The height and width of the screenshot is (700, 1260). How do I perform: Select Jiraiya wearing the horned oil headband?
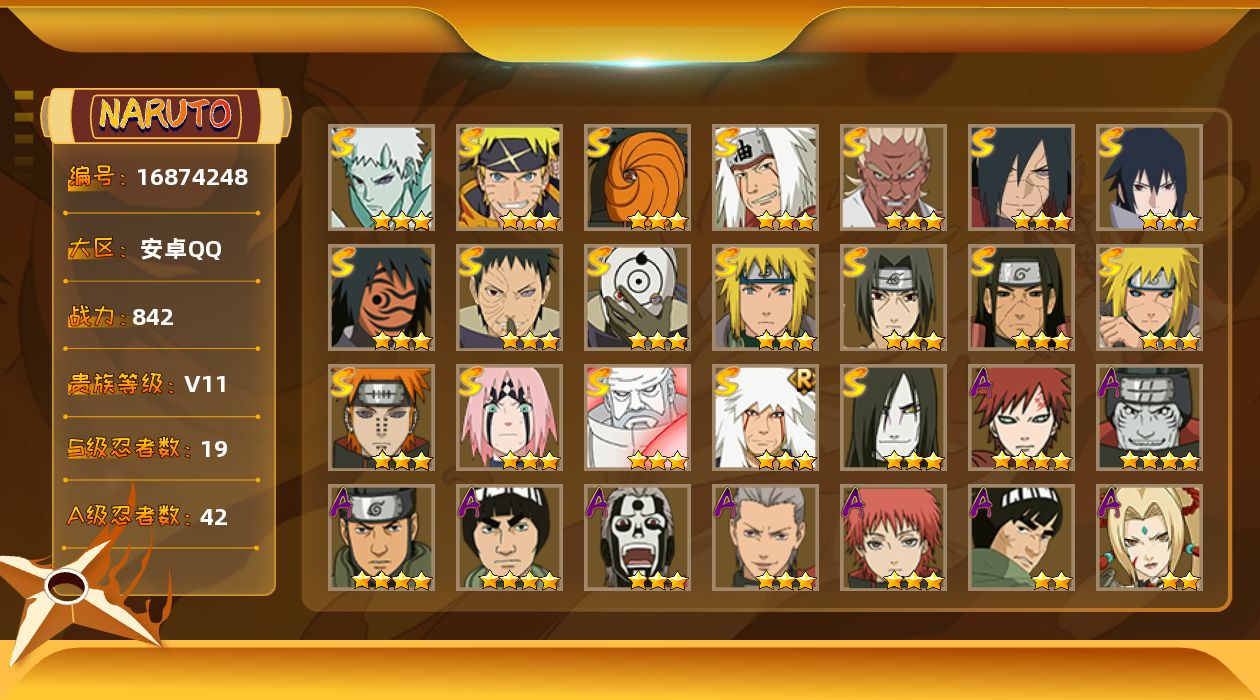coord(765,178)
